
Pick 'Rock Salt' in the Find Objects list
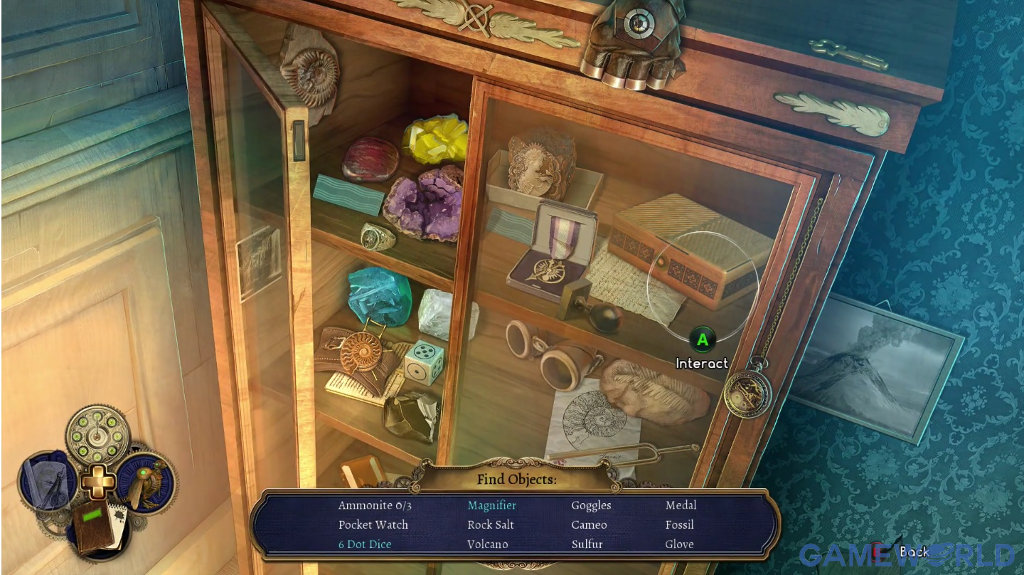[x=490, y=525]
